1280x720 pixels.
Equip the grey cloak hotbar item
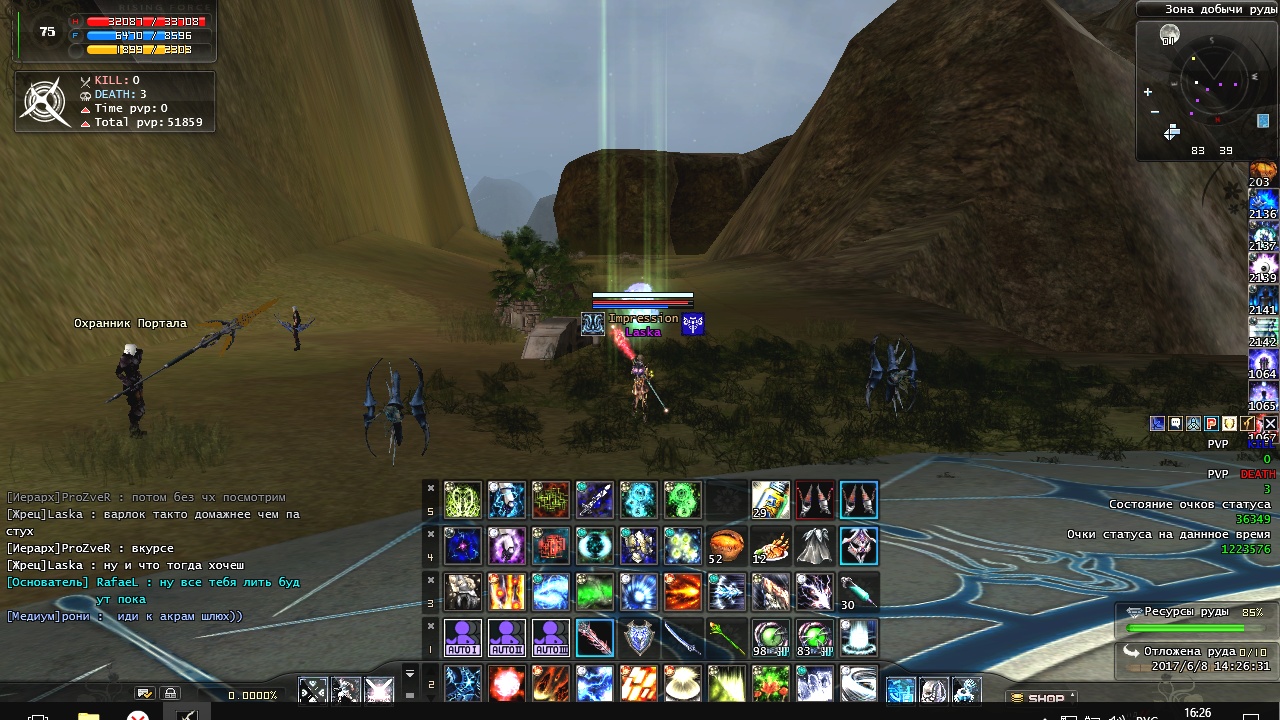[815, 546]
